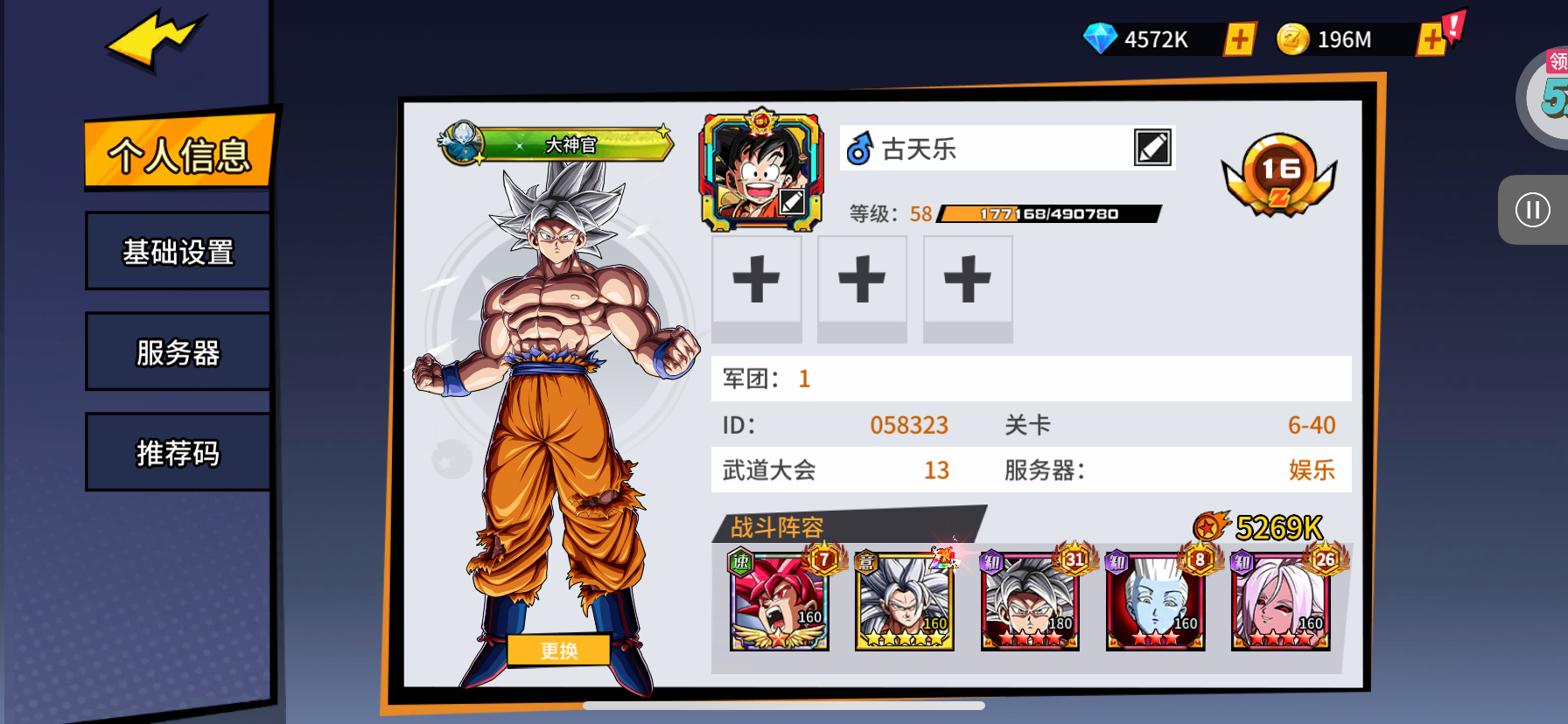Select the level 180 fighter with badge 31
The height and width of the screenshot is (724, 1568).
pos(1030,603)
